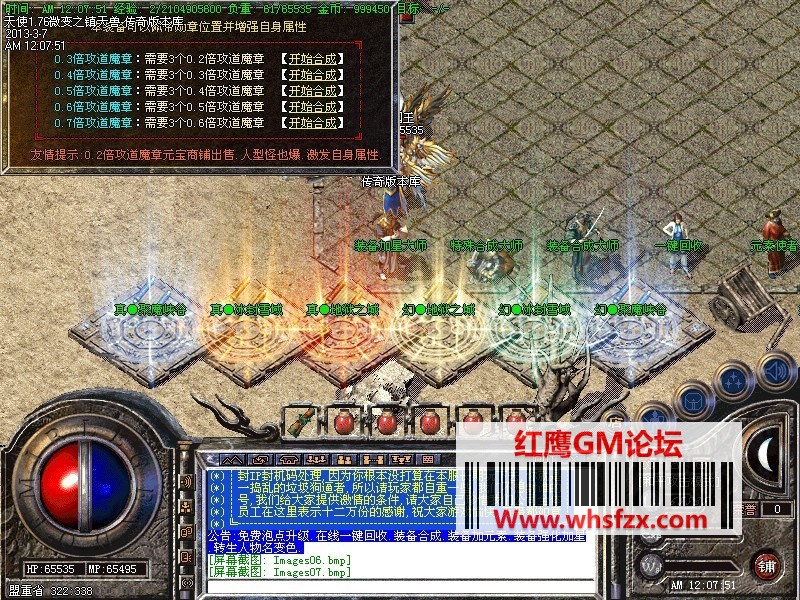Click the chat text input line

point(400,585)
